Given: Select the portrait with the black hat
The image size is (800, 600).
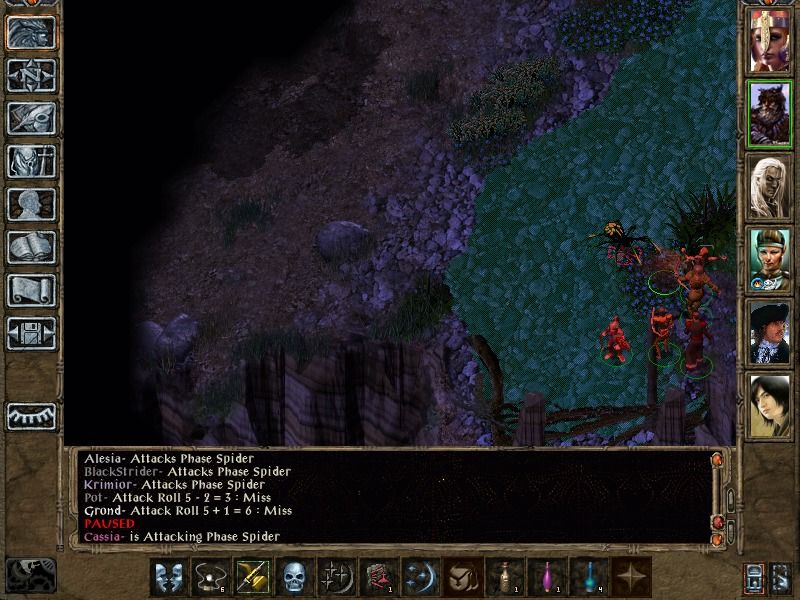Looking at the screenshot, I should pos(771,332).
